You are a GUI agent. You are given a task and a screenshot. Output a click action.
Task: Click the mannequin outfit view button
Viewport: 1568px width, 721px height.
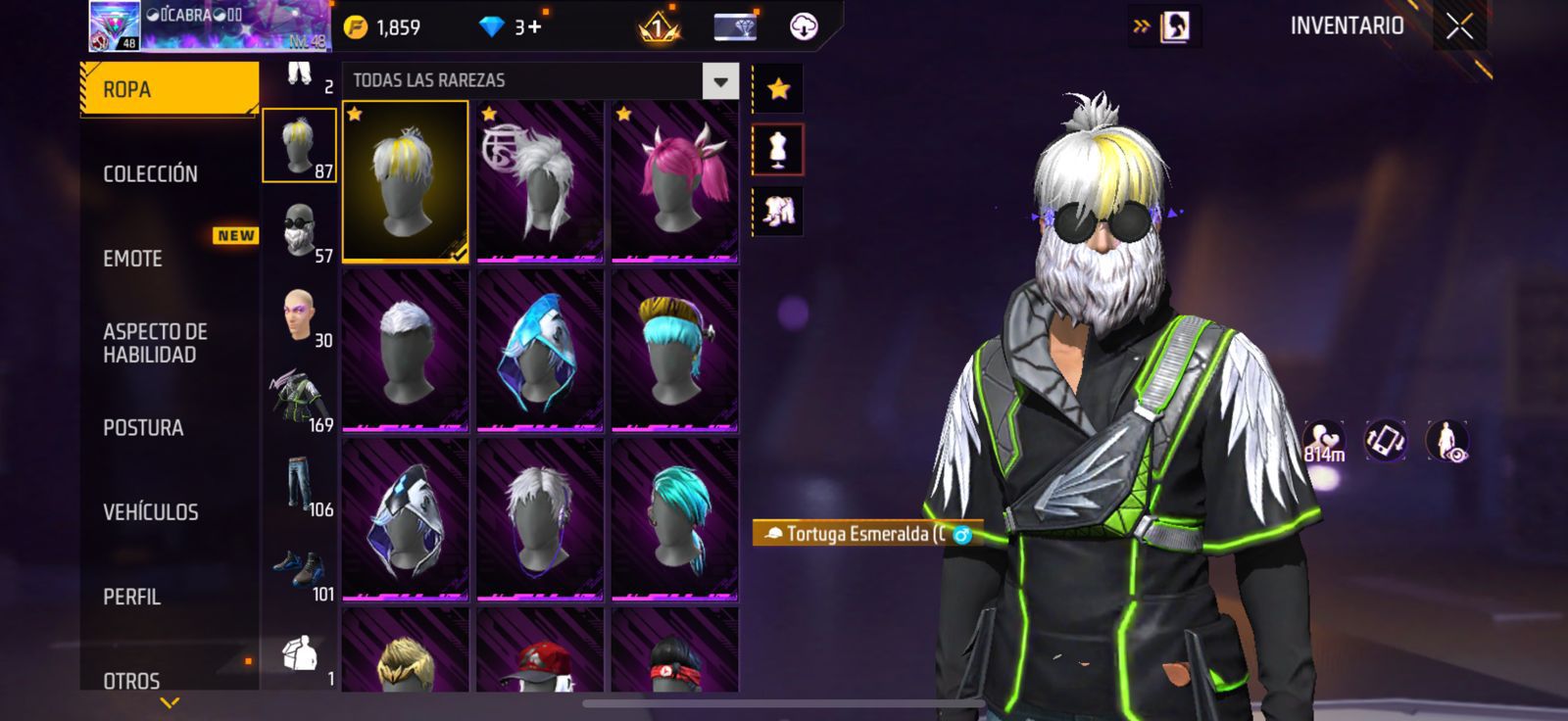[778, 150]
